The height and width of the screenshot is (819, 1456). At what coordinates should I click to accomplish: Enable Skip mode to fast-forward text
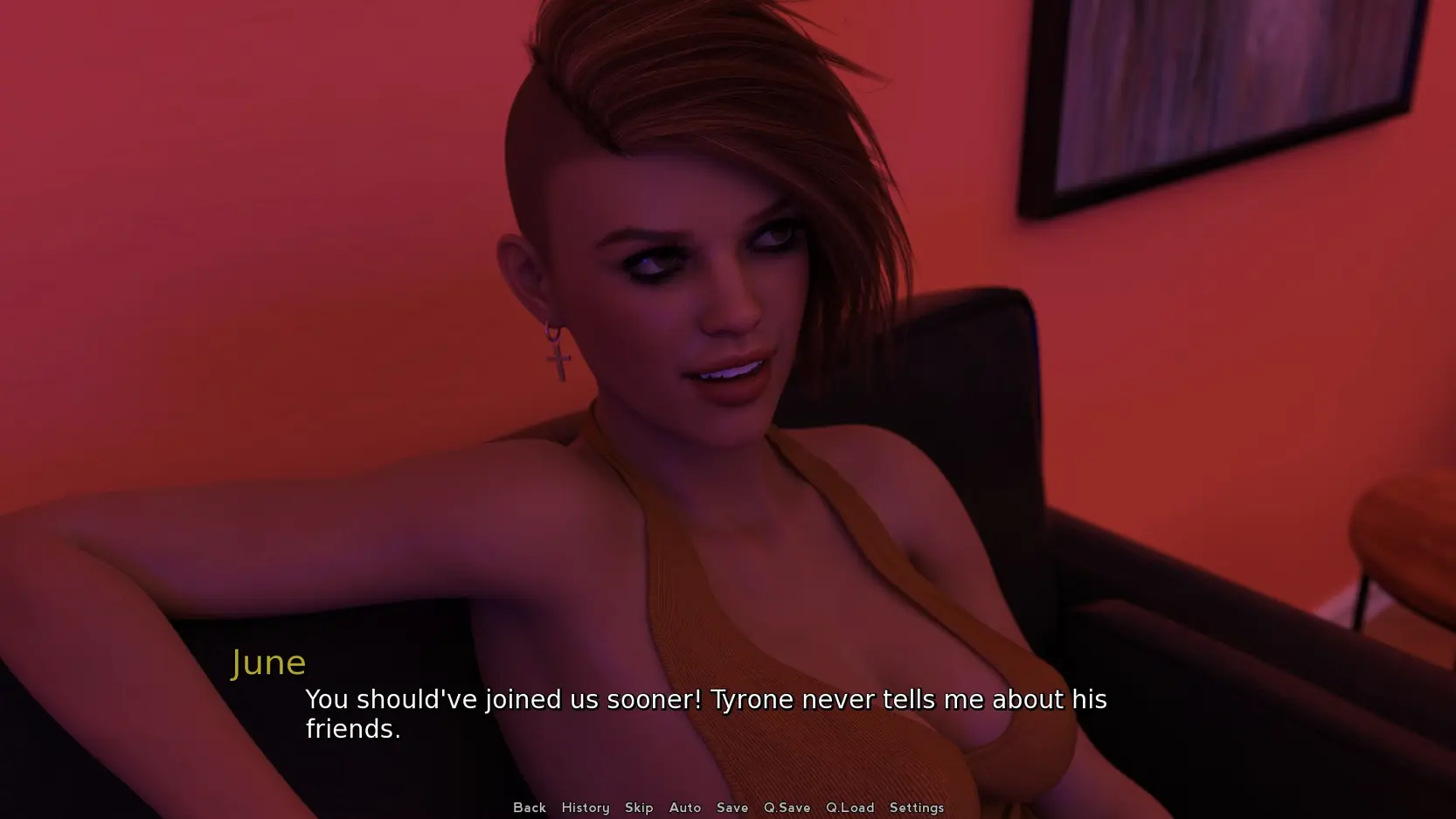[639, 808]
